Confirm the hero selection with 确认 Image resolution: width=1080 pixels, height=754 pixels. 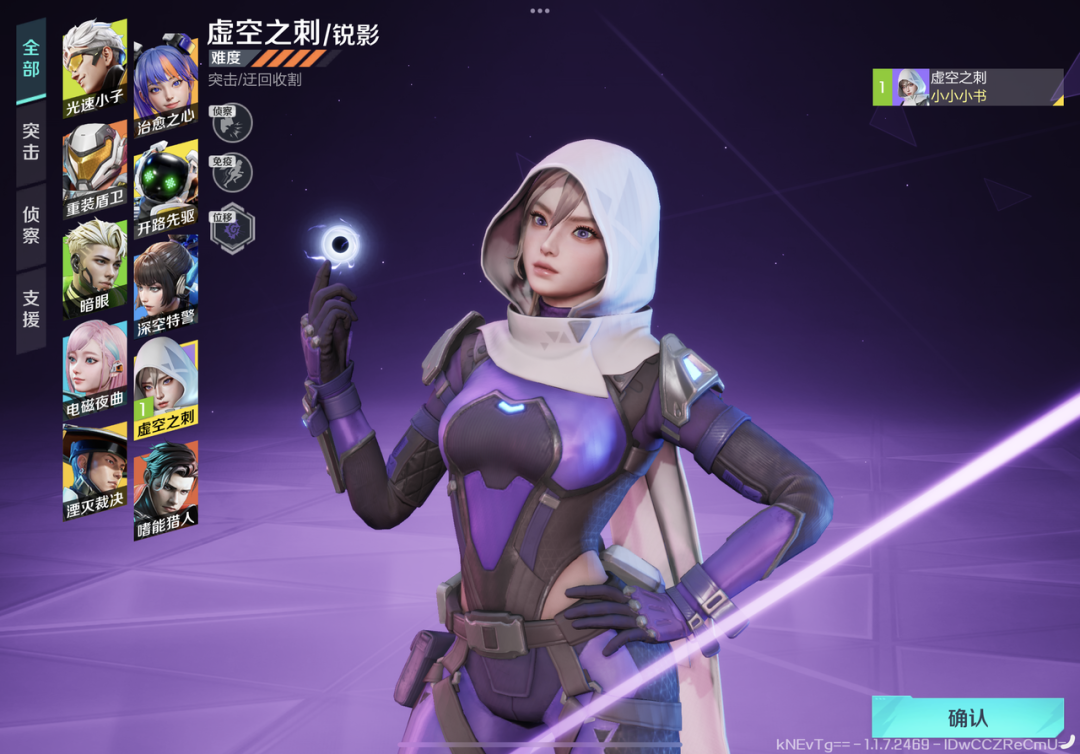[x=966, y=718]
